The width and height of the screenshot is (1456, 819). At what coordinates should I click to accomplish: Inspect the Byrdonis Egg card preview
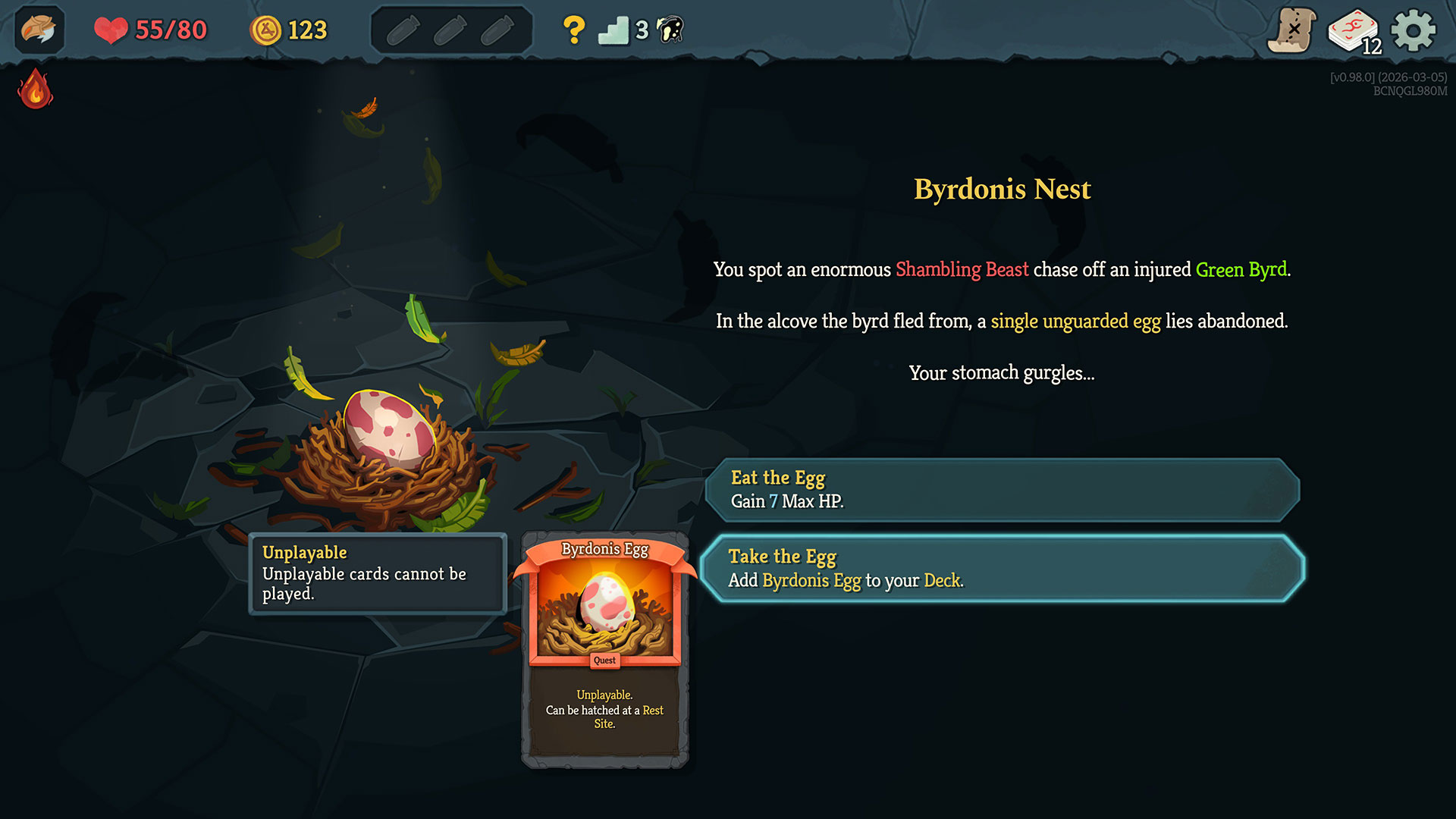(x=604, y=649)
